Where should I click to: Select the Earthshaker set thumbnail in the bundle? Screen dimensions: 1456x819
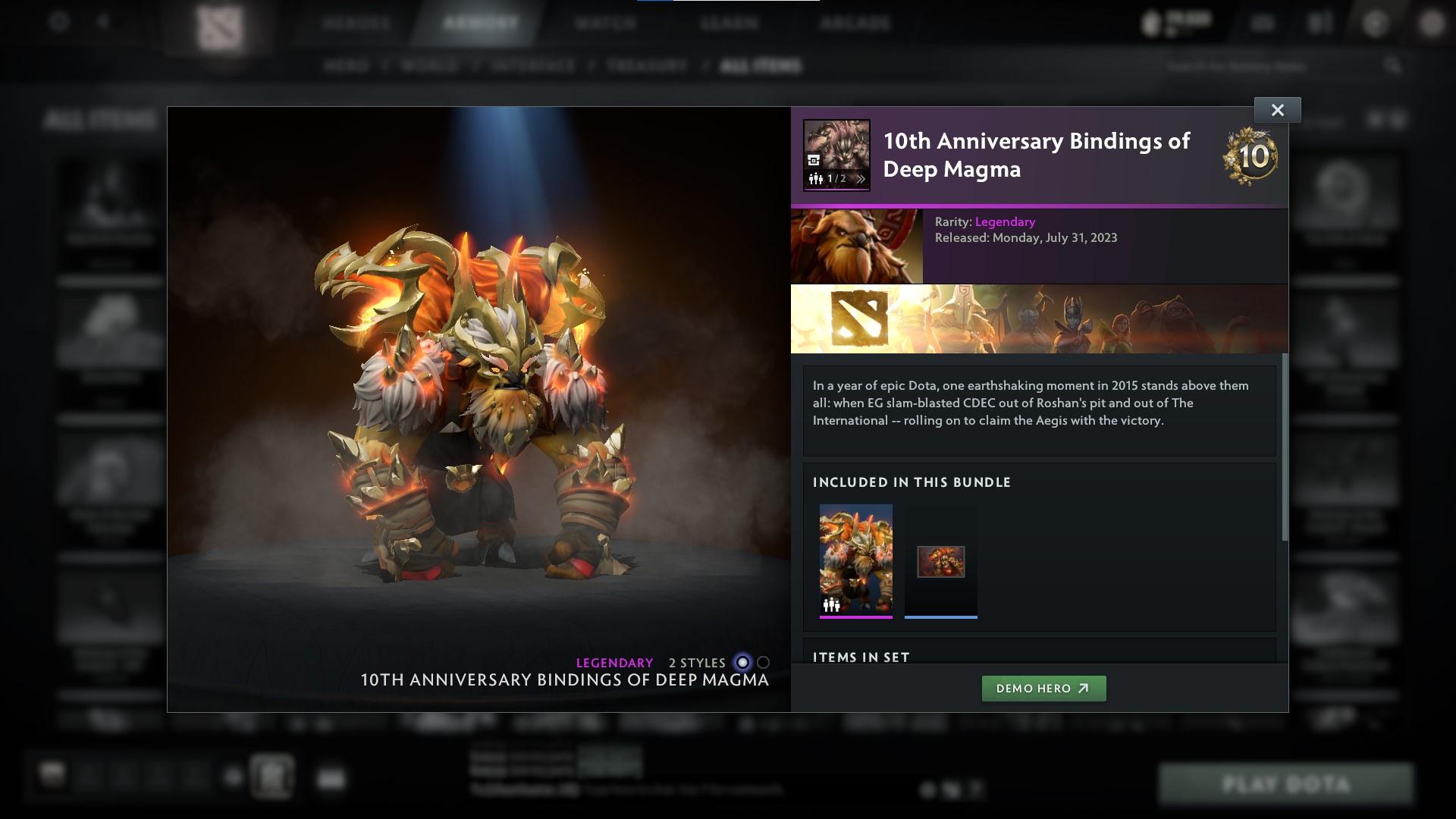pyautogui.click(x=855, y=561)
